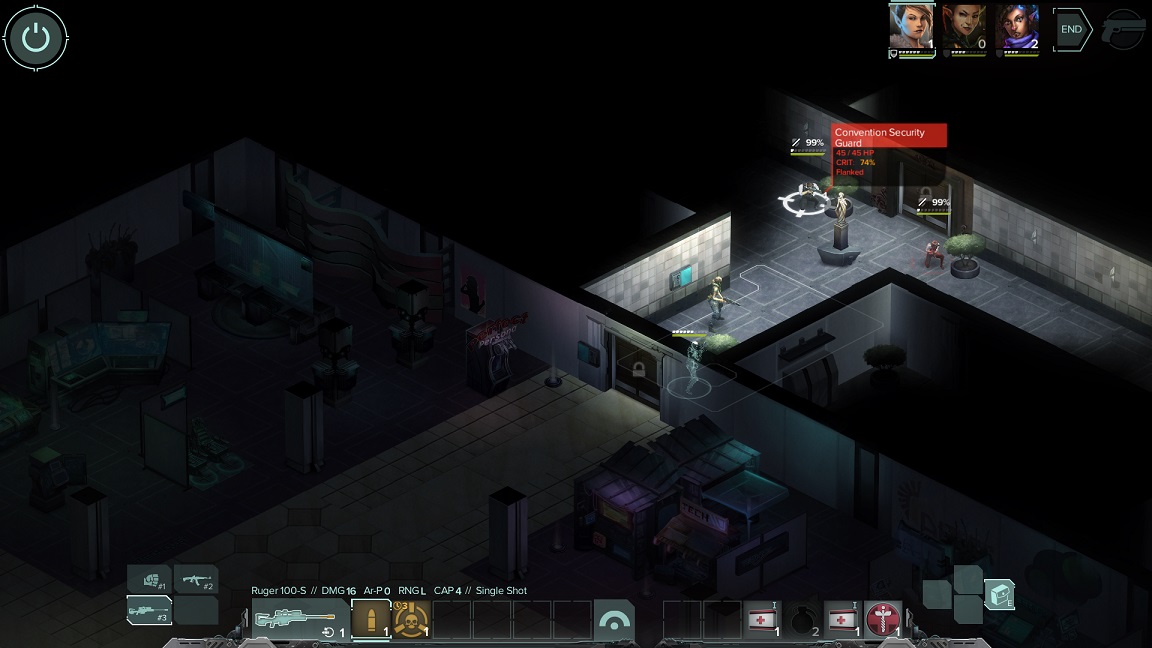Viewport: 1152px width, 648px height.
Task: Choose the purple-scarfed character portrait
Action: click(1017, 28)
